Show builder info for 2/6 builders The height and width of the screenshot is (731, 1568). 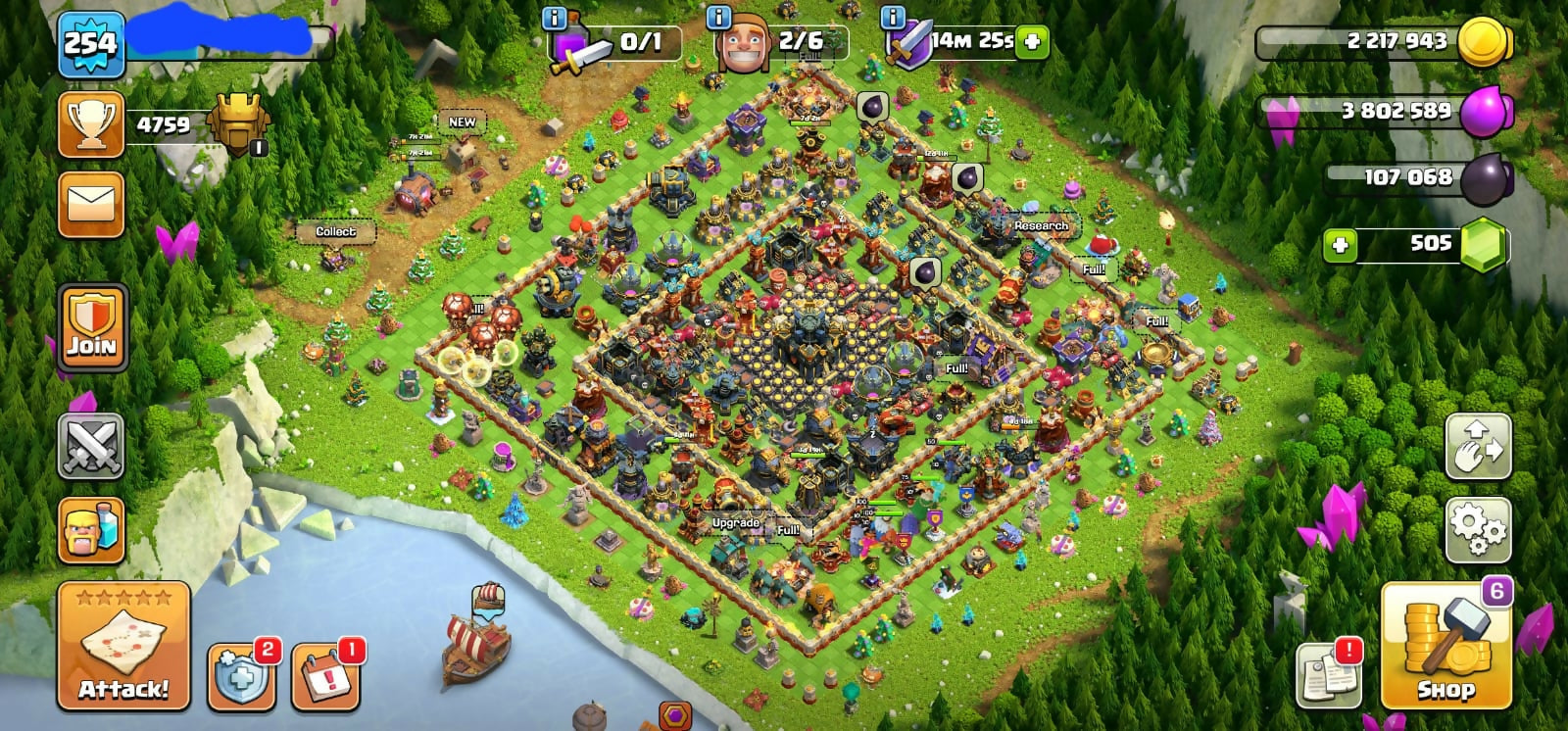coord(718,17)
